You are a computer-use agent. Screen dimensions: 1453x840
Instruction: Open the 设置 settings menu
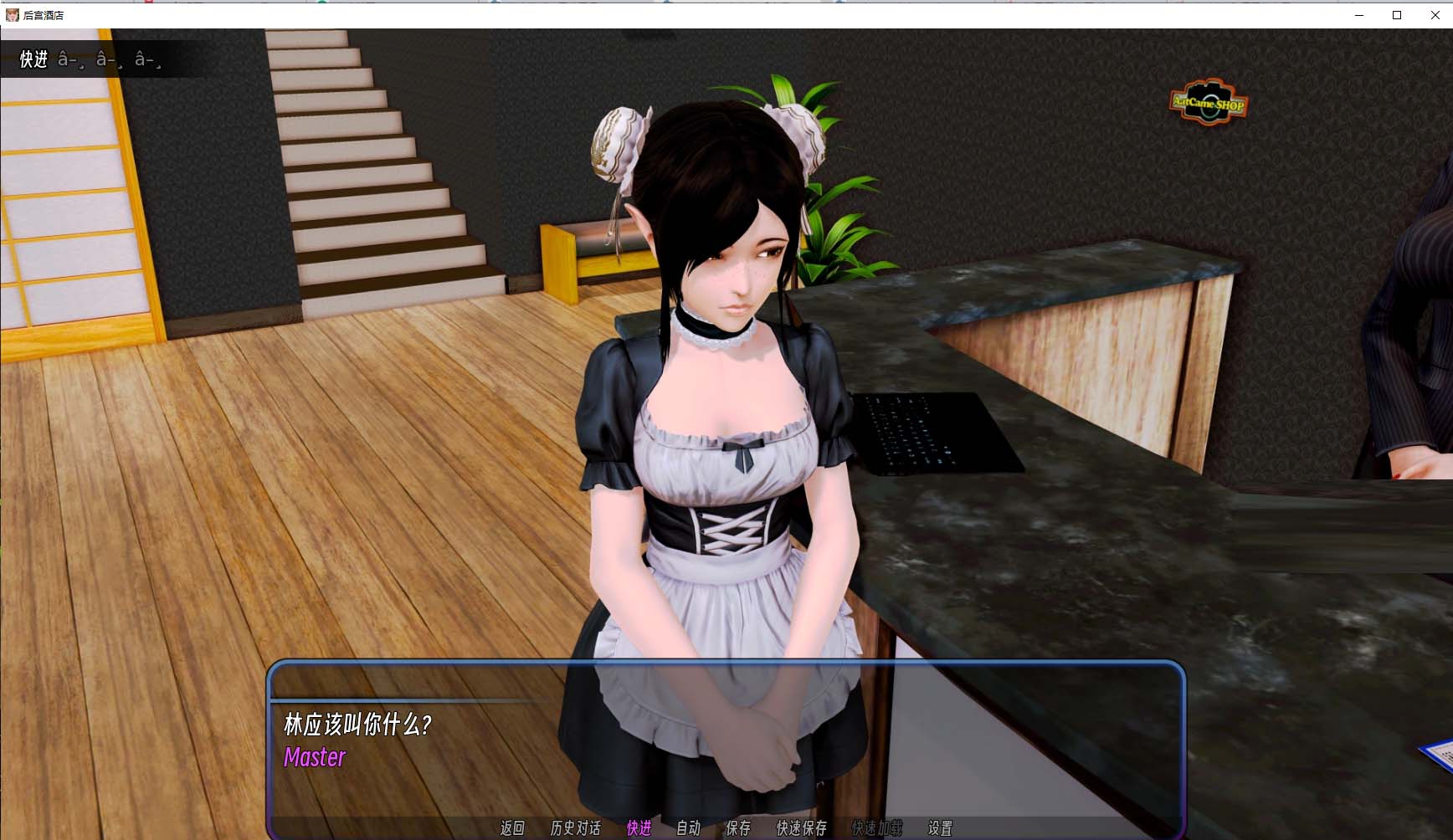(x=941, y=828)
